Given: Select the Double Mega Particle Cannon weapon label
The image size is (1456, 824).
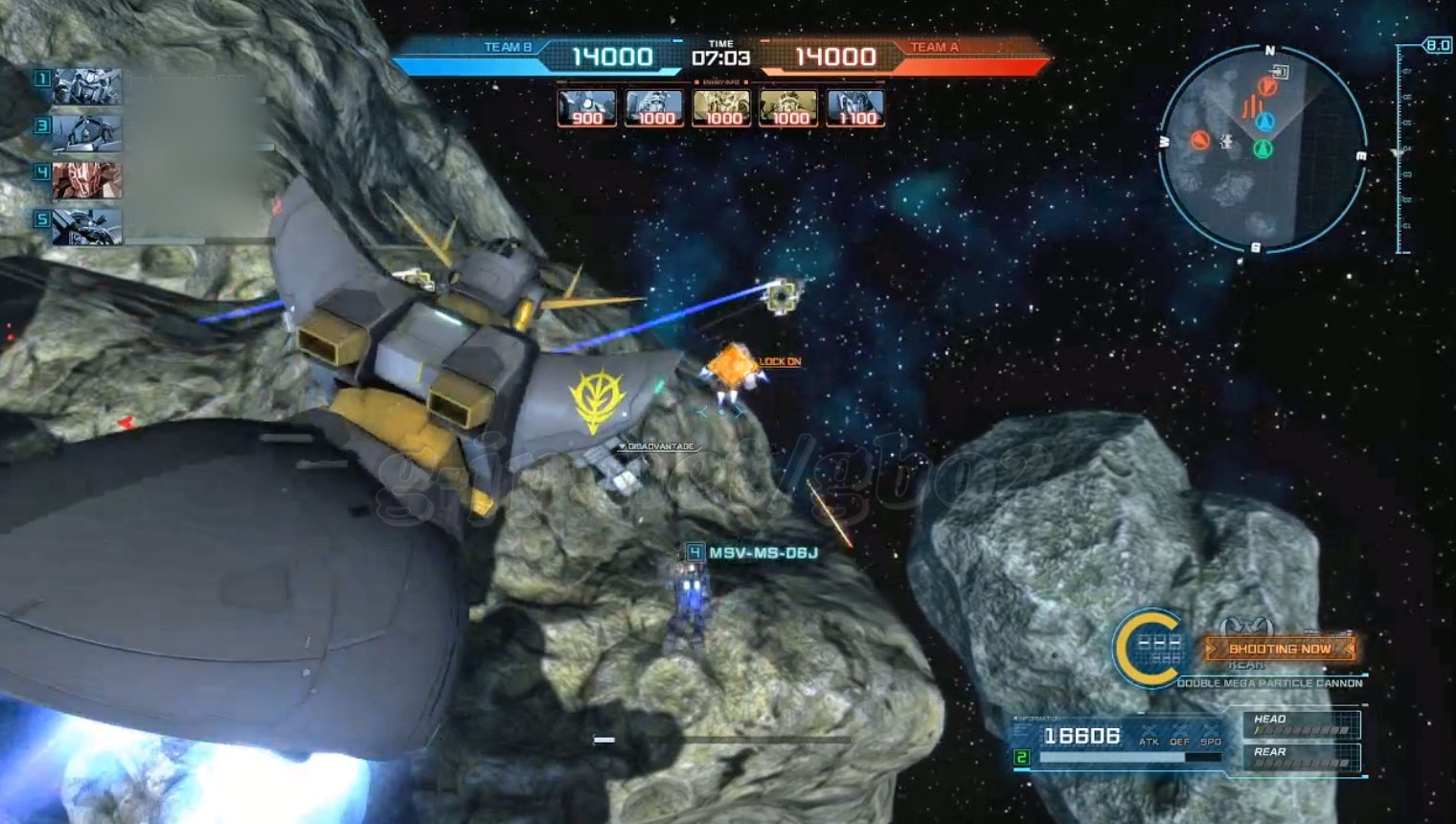Looking at the screenshot, I should [1269, 683].
